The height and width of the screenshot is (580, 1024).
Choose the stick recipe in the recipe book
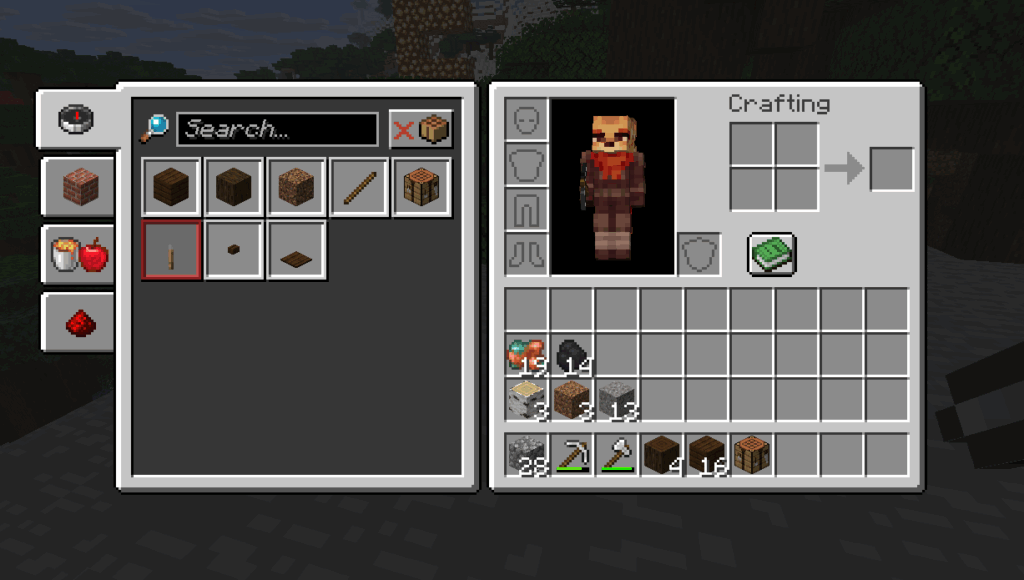click(359, 187)
